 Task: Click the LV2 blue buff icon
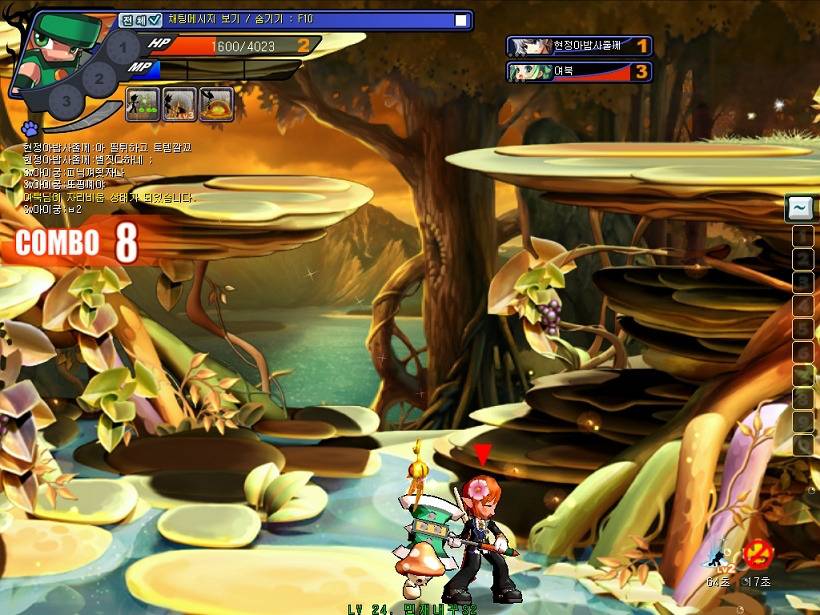click(718, 556)
